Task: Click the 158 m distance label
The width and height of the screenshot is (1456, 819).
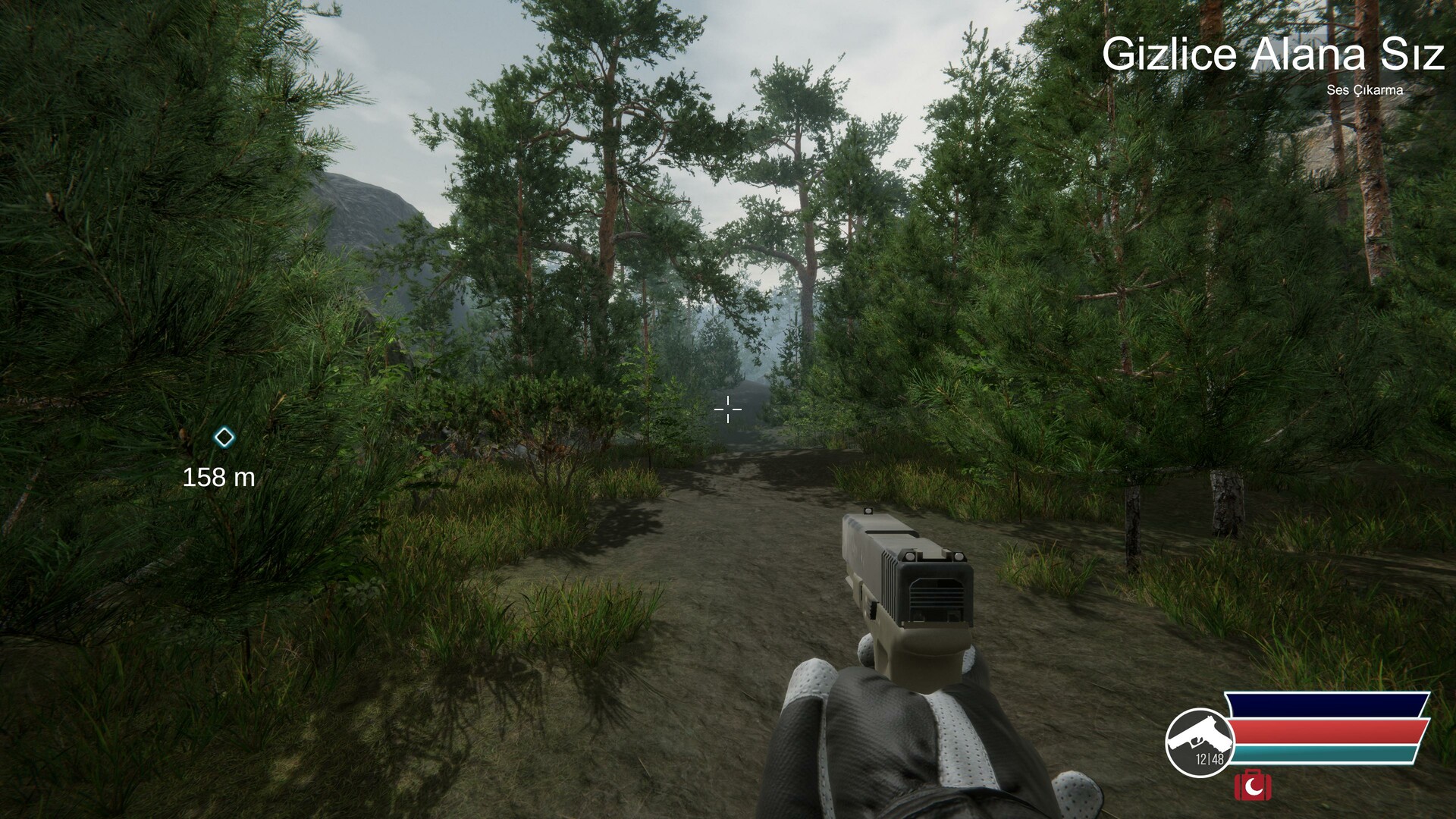Action: pyautogui.click(x=218, y=478)
